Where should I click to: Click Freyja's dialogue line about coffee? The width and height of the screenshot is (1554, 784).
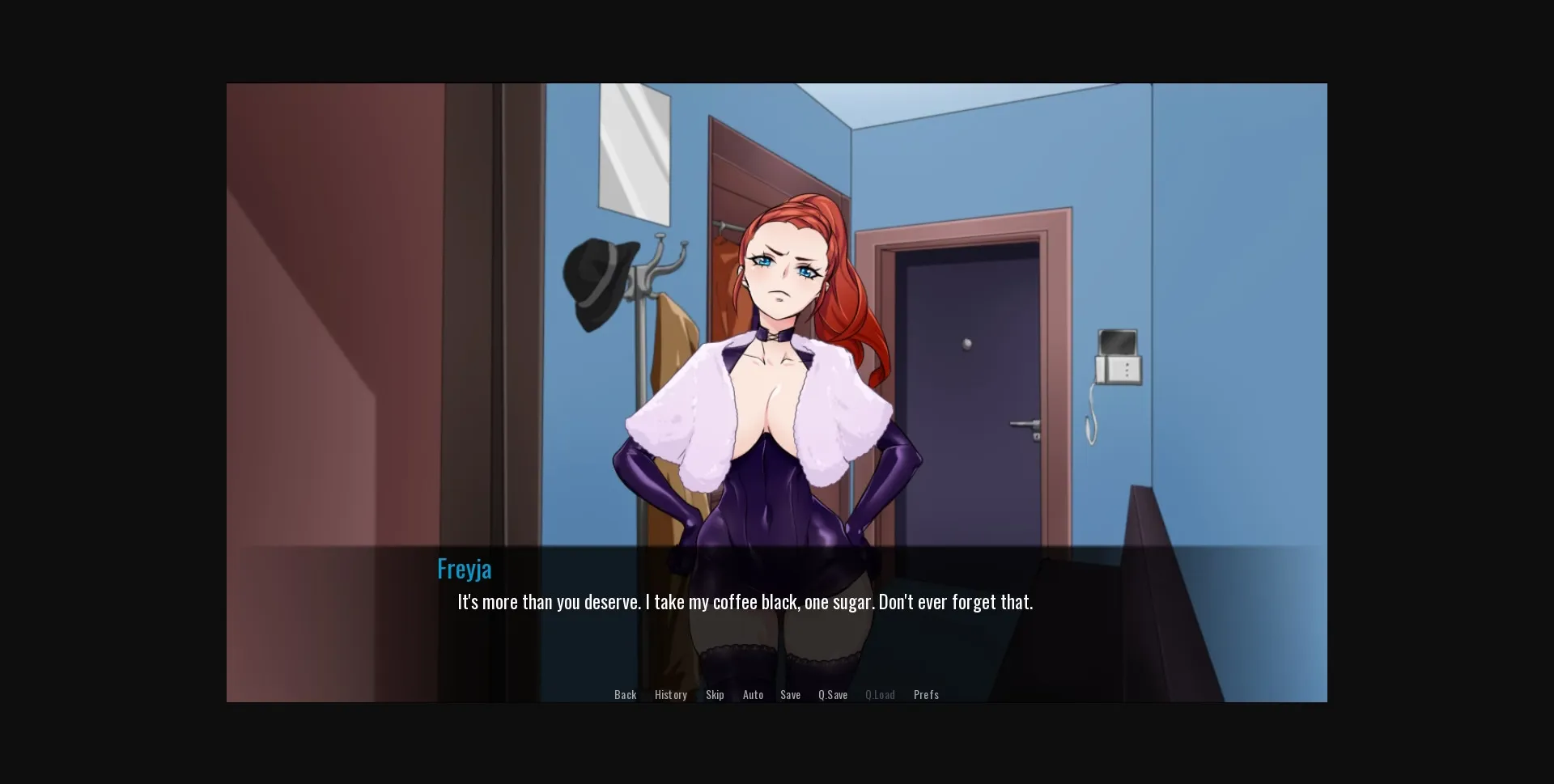[x=745, y=601]
